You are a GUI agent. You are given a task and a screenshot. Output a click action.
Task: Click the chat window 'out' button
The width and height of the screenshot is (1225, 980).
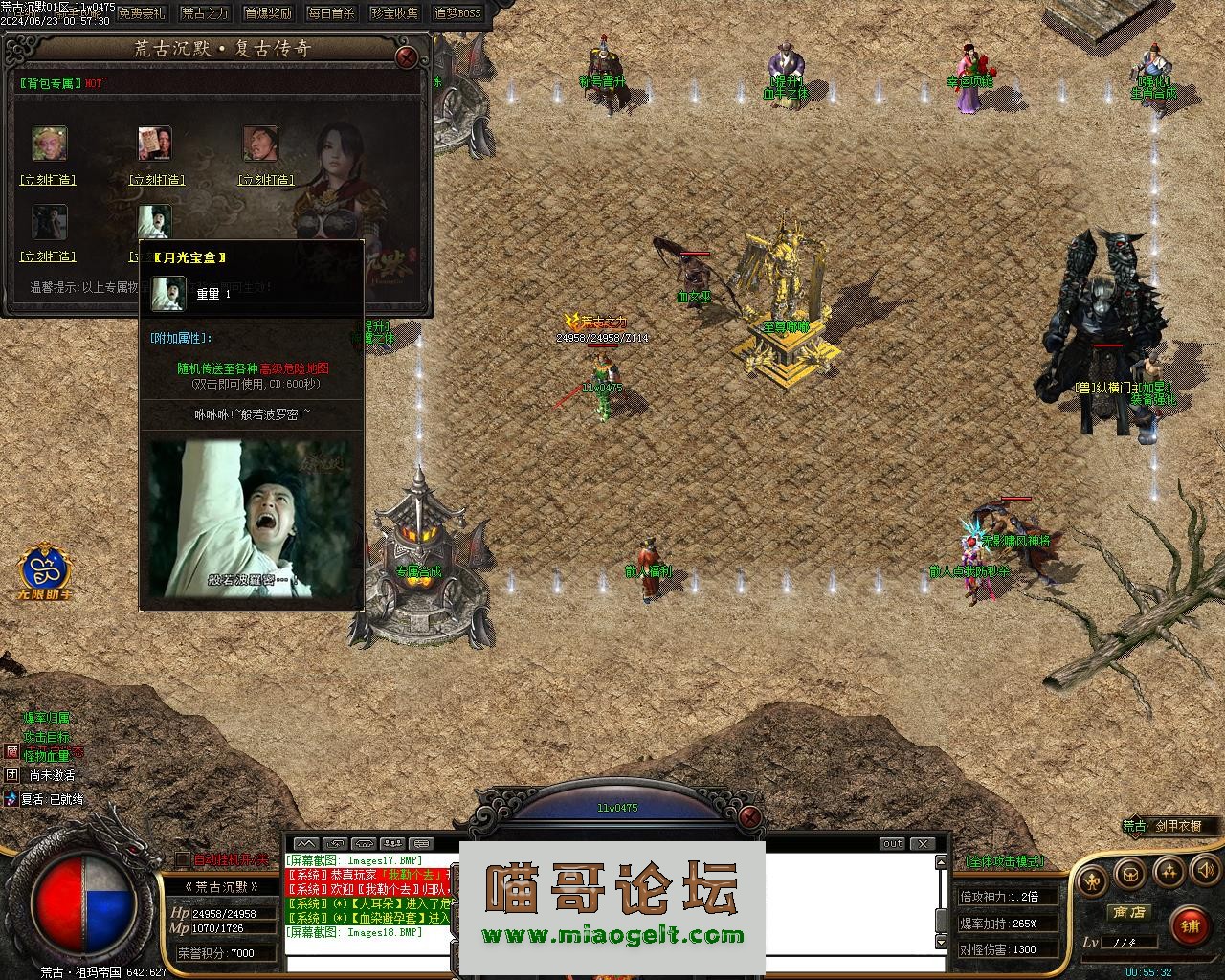coord(892,844)
